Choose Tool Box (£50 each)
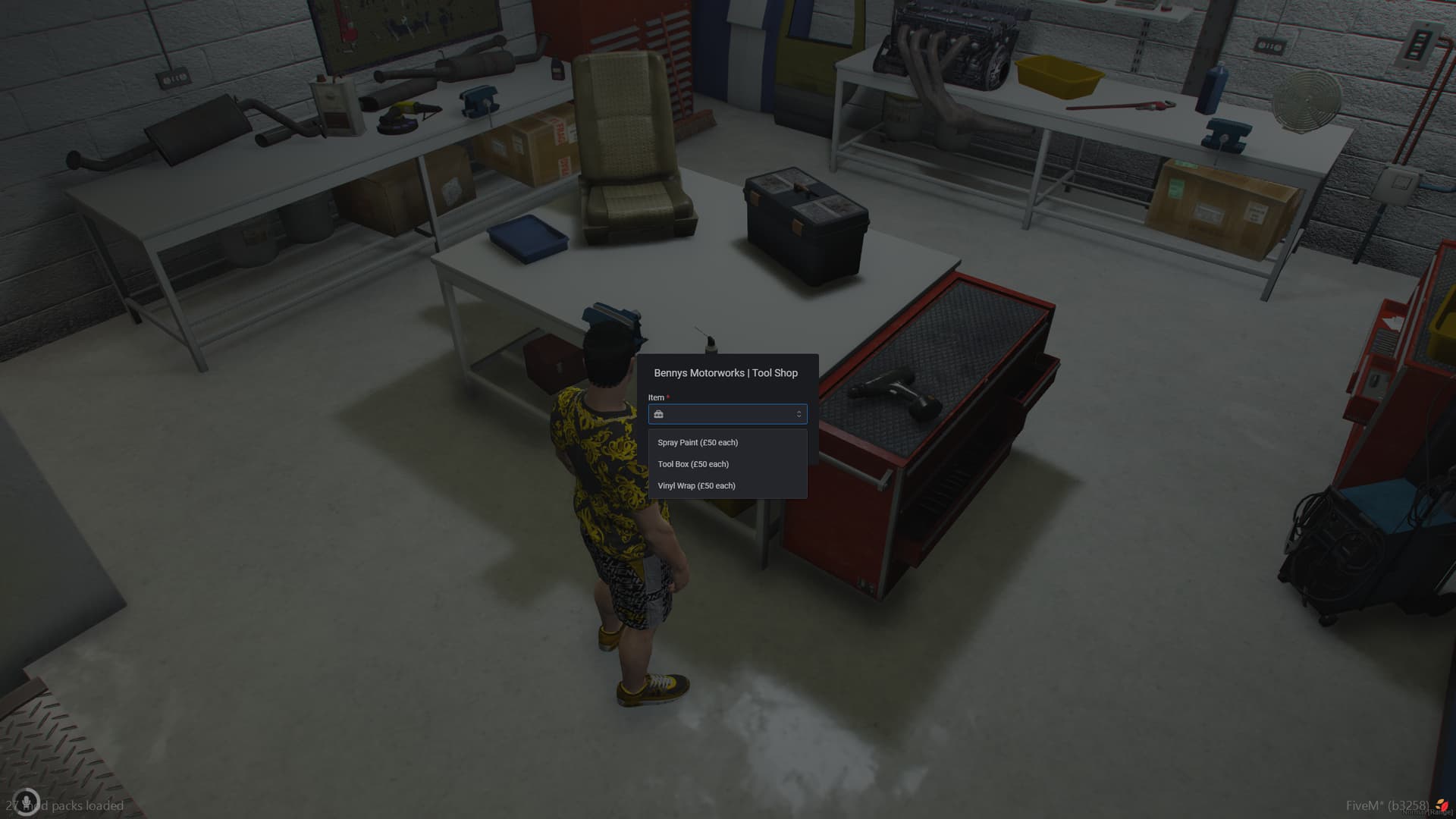Image resolution: width=1456 pixels, height=819 pixels. coord(694,464)
